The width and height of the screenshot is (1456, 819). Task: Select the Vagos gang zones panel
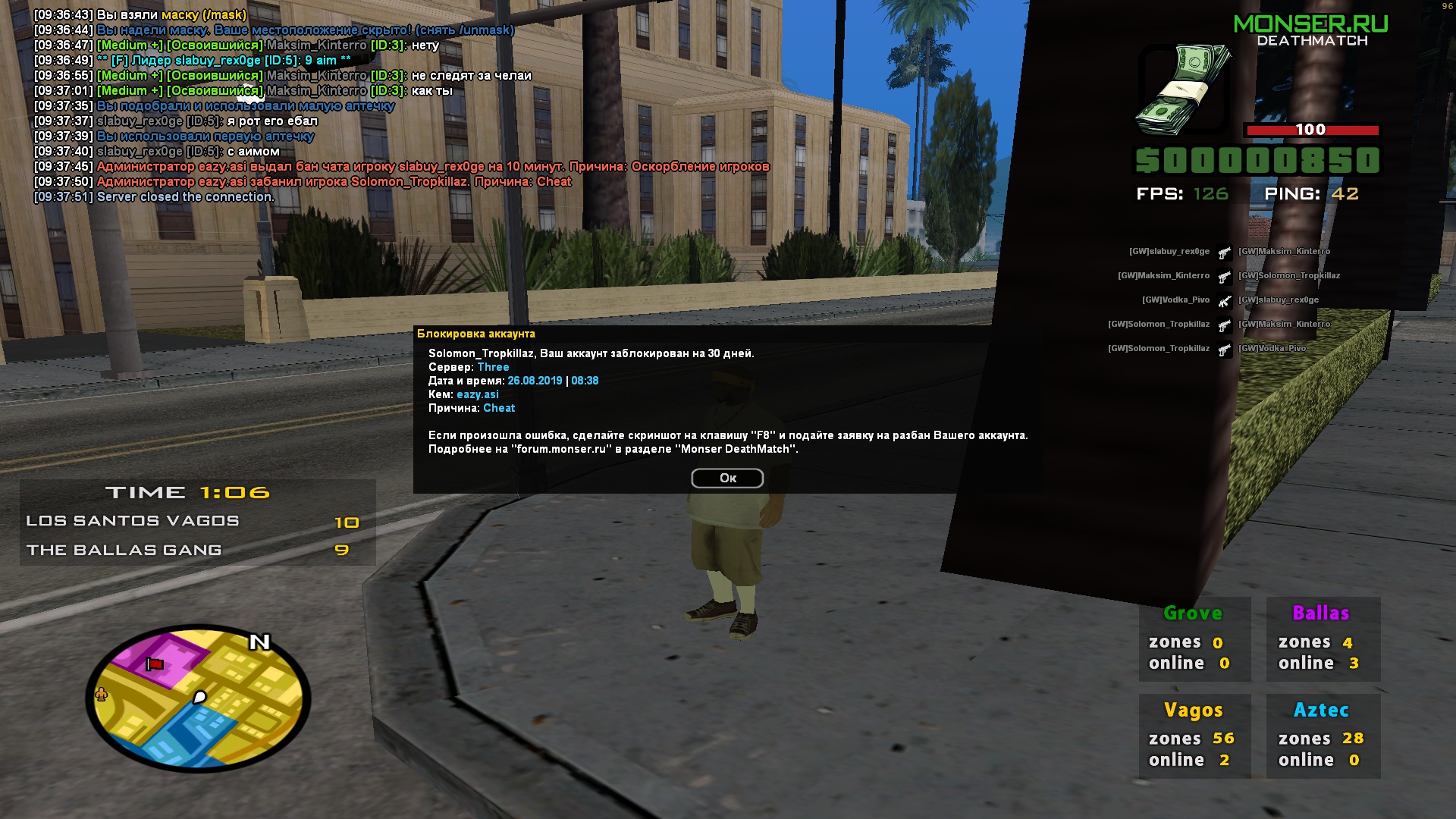click(x=1194, y=736)
